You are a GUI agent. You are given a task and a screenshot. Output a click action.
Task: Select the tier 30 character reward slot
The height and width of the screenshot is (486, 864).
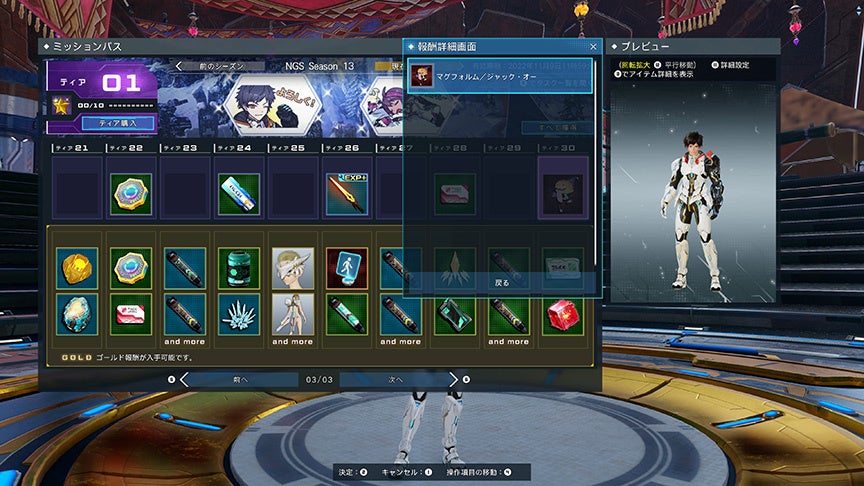(x=563, y=189)
